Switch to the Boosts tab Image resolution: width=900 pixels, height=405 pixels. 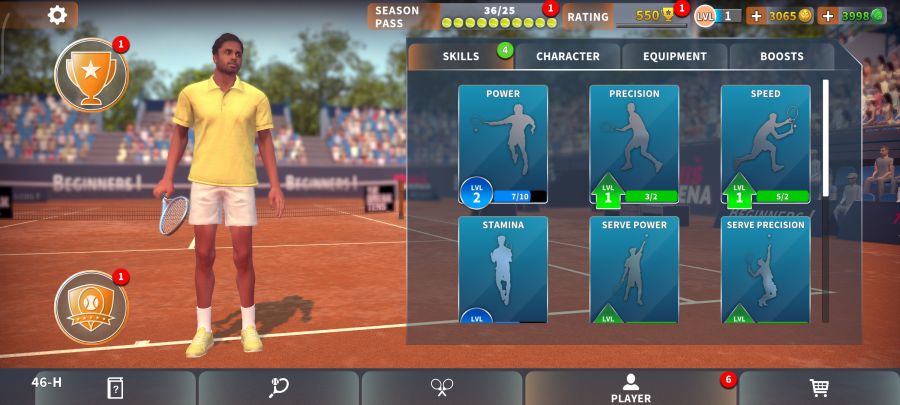click(781, 56)
